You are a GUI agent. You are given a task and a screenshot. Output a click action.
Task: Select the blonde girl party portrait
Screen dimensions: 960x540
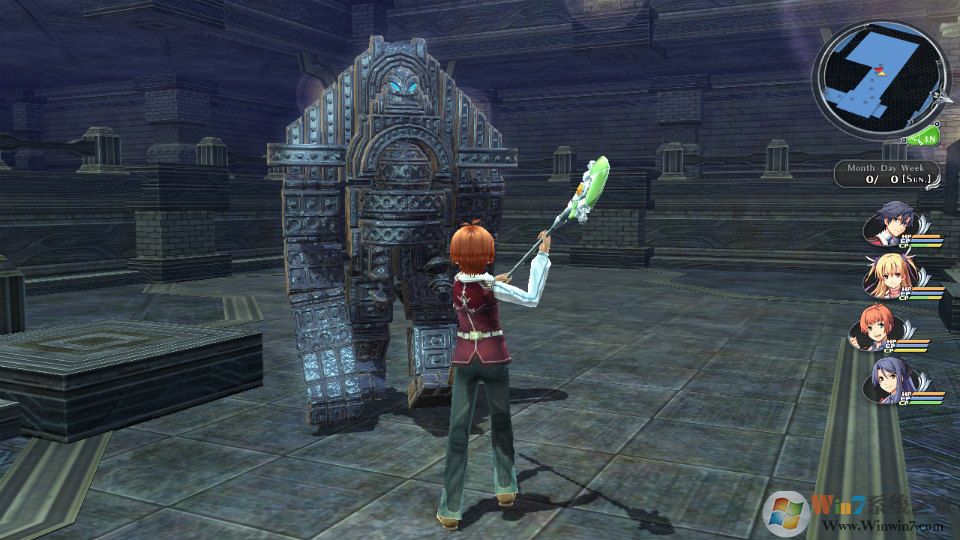point(888,277)
